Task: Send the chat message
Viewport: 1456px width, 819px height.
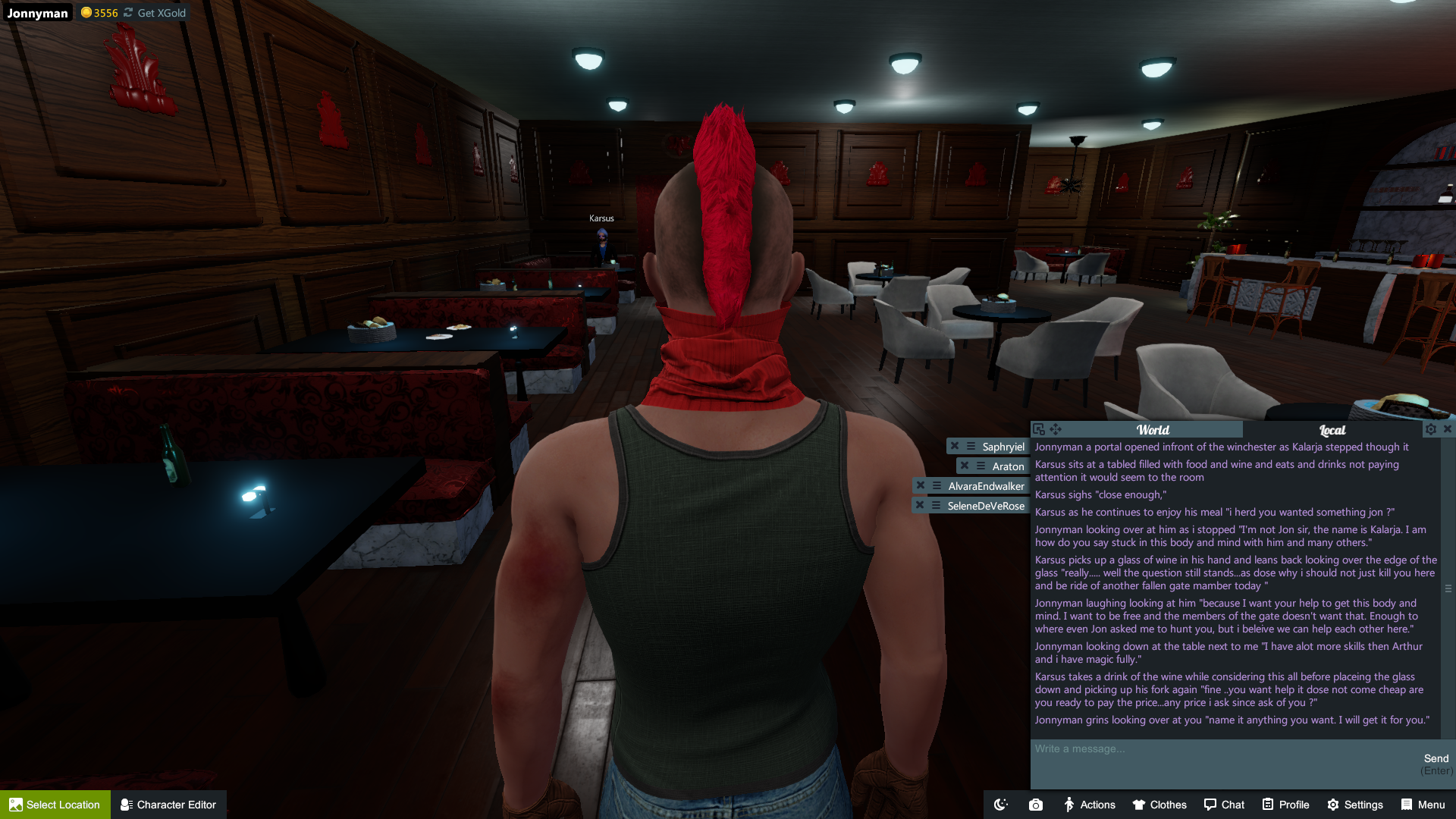Action: 1436,759
